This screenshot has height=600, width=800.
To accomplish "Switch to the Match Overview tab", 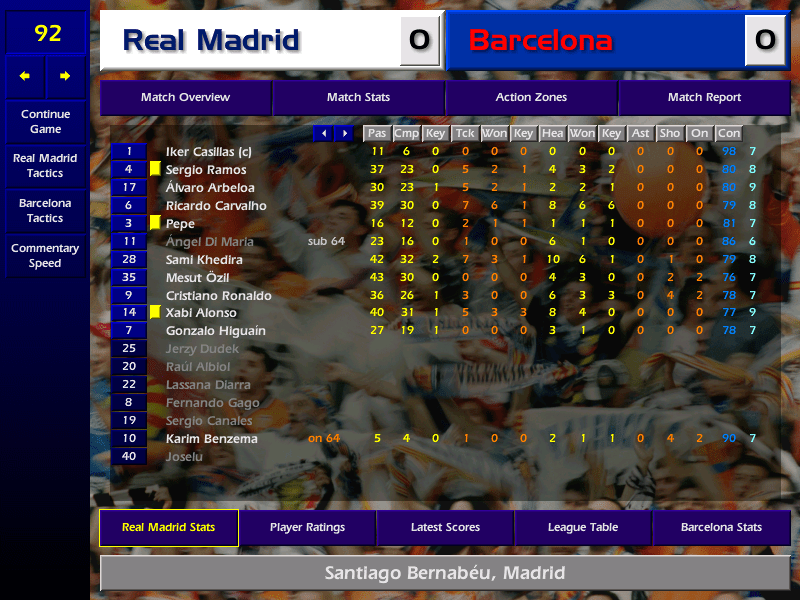I will (185, 98).
